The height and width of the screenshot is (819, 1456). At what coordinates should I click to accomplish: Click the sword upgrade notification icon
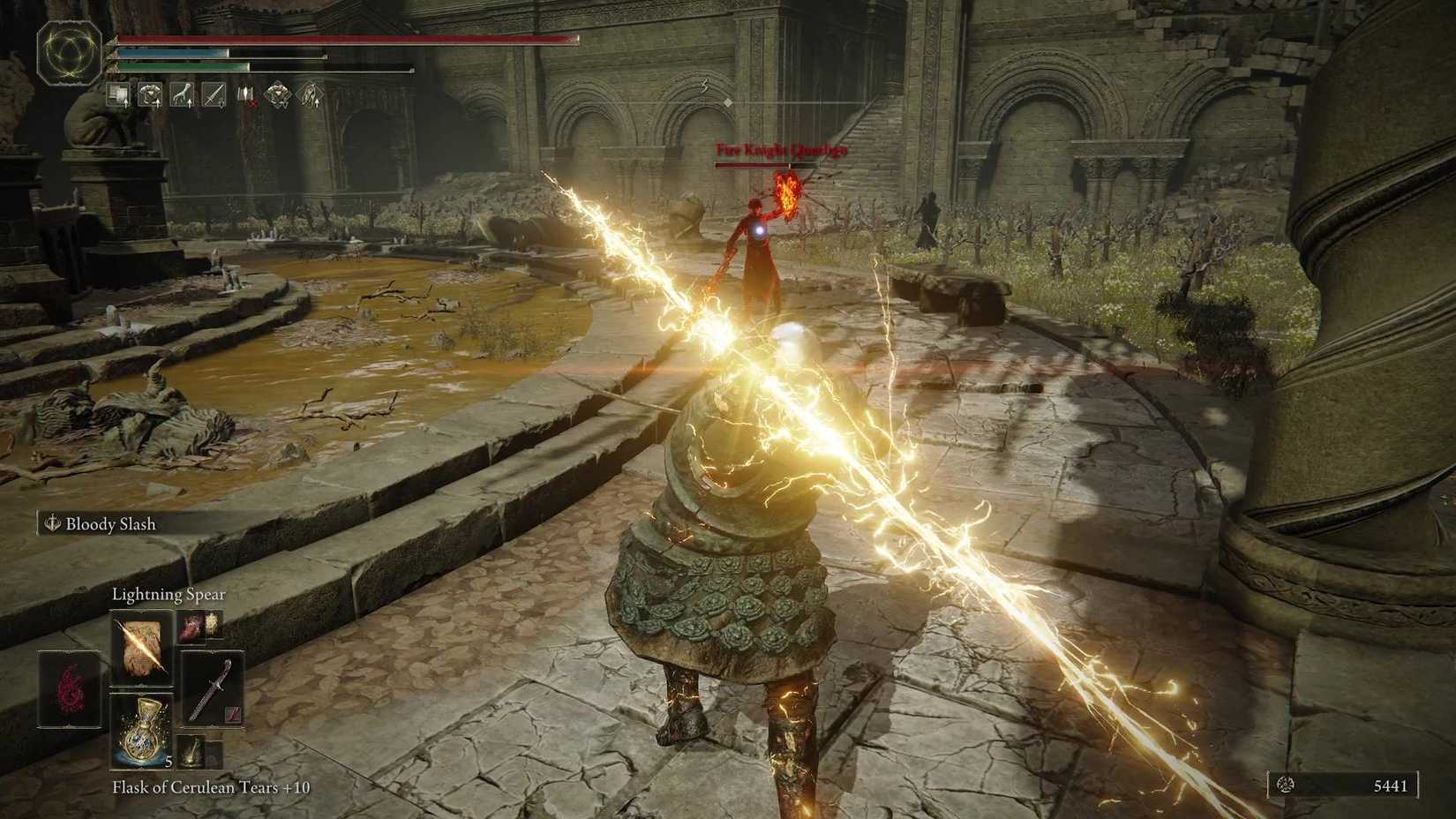(214, 94)
